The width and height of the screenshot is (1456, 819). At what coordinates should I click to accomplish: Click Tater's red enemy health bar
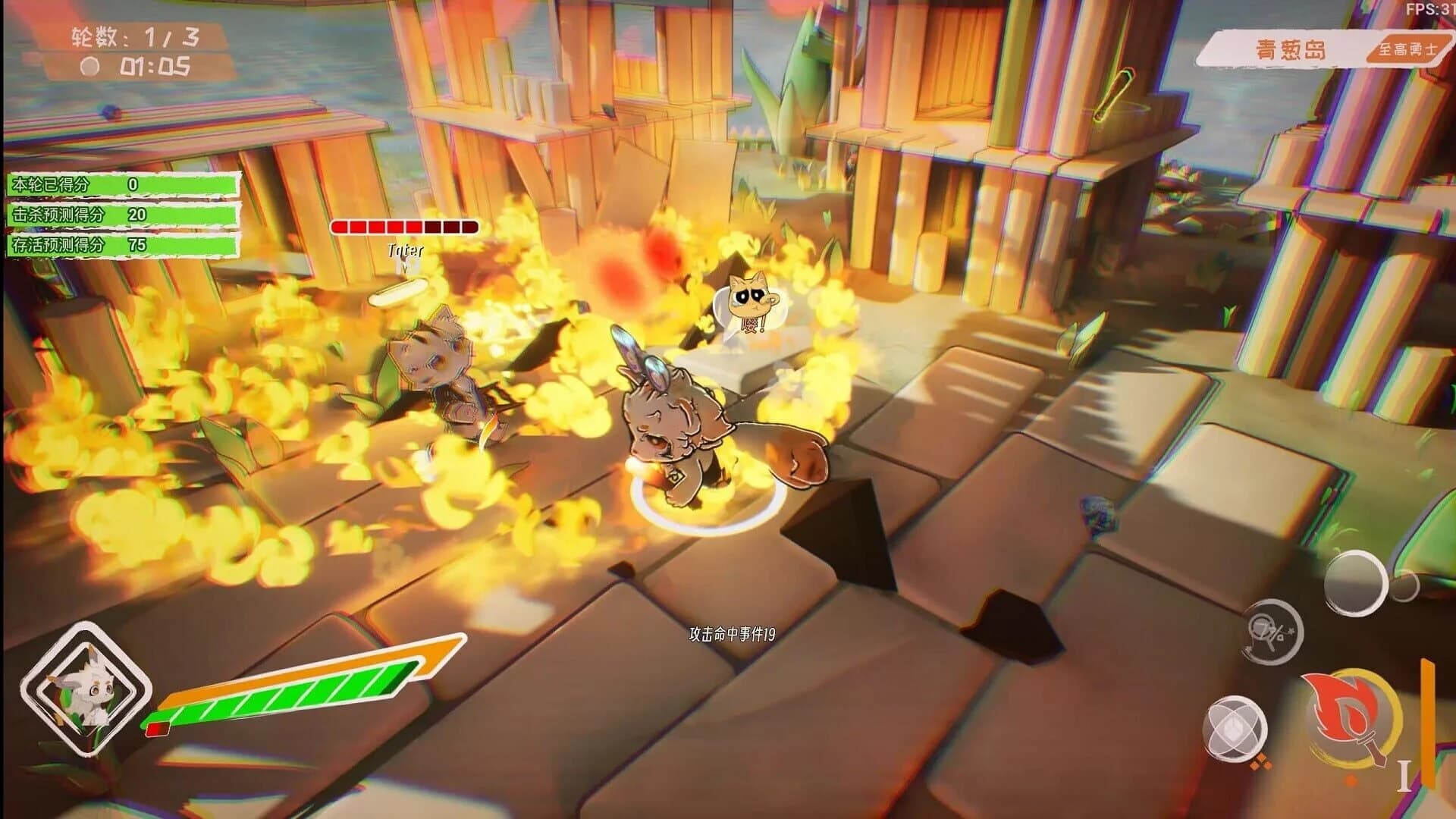[x=407, y=226]
